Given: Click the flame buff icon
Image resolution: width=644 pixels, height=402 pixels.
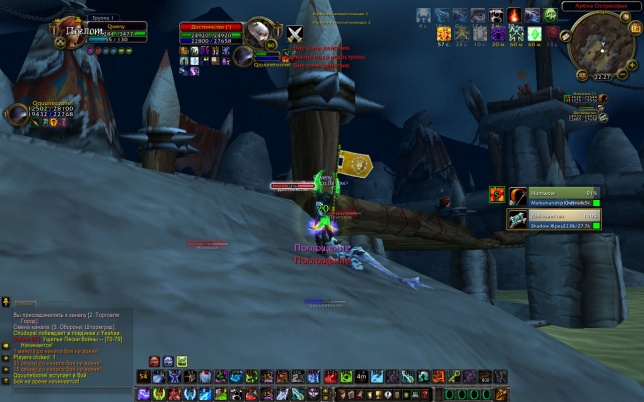Looking at the screenshot, I should pos(514,15).
